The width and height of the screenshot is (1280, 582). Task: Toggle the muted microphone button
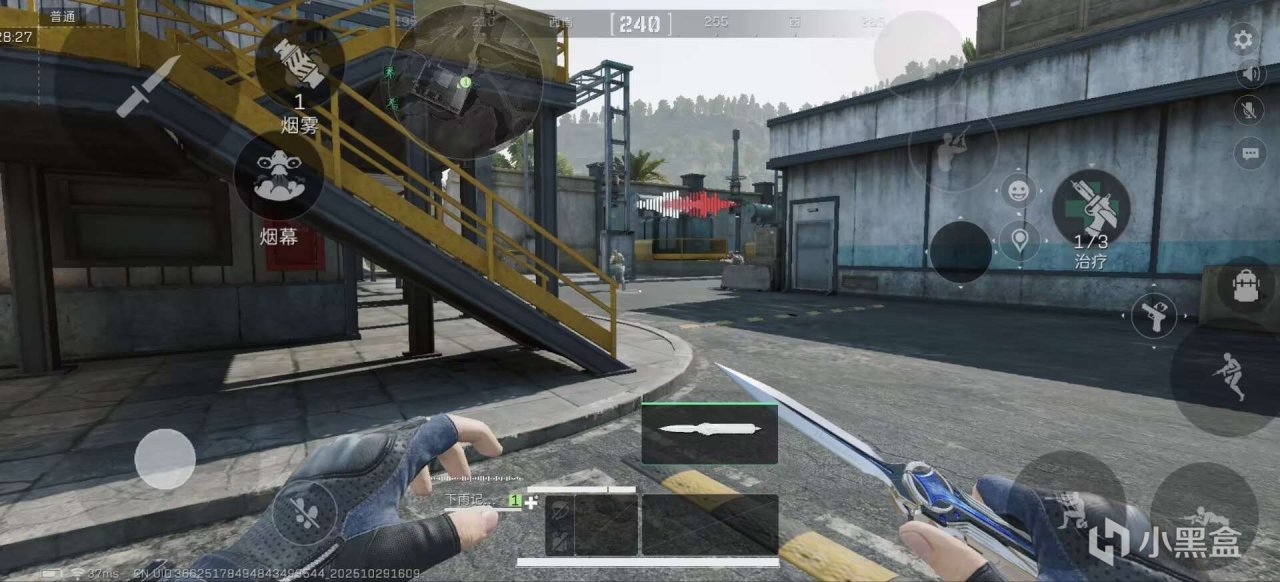point(1249,110)
